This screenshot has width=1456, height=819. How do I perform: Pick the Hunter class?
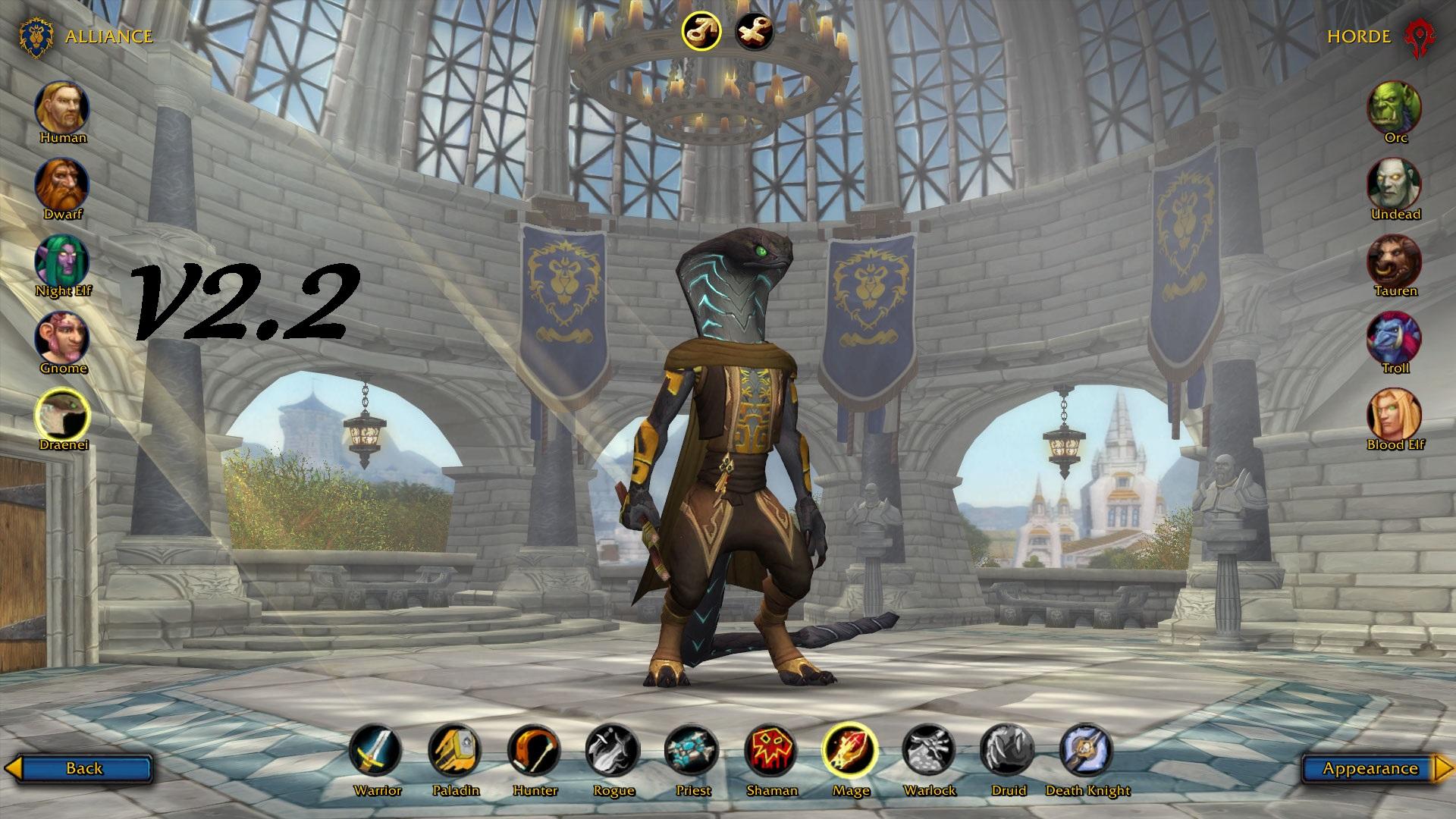coord(535,751)
